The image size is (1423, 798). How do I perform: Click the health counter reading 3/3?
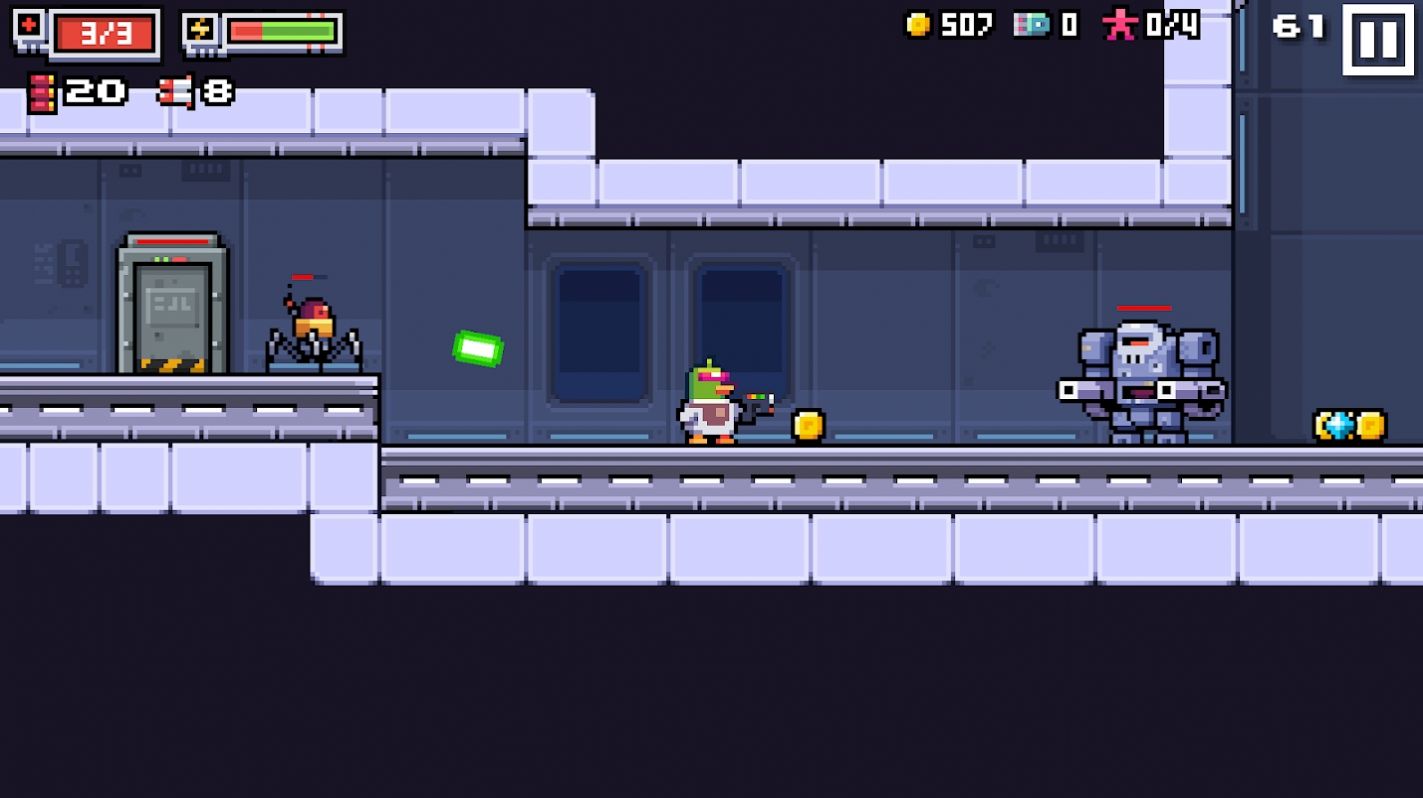pos(103,32)
